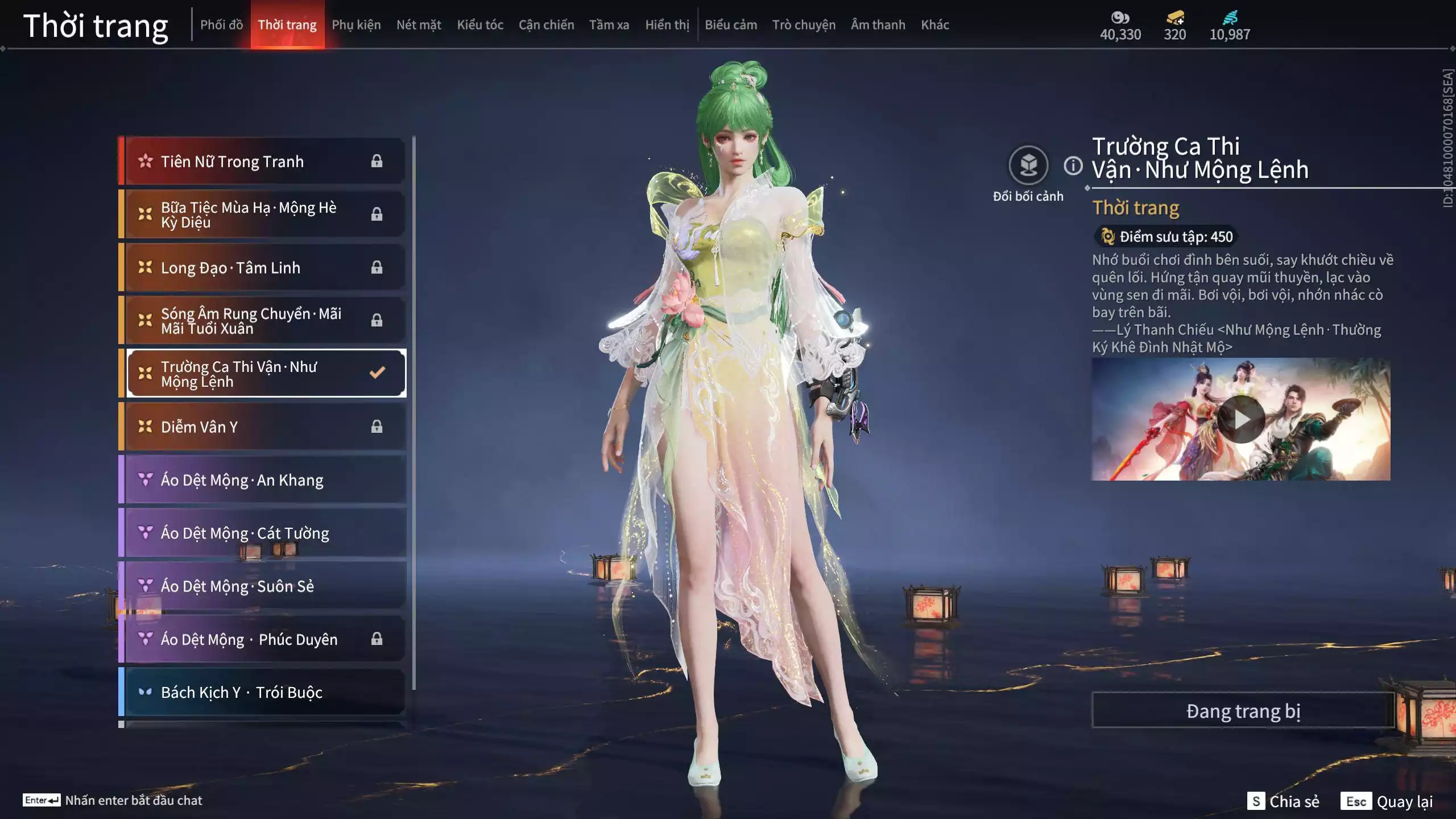
Task: Open the Âm thanh tab
Action: click(x=878, y=25)
